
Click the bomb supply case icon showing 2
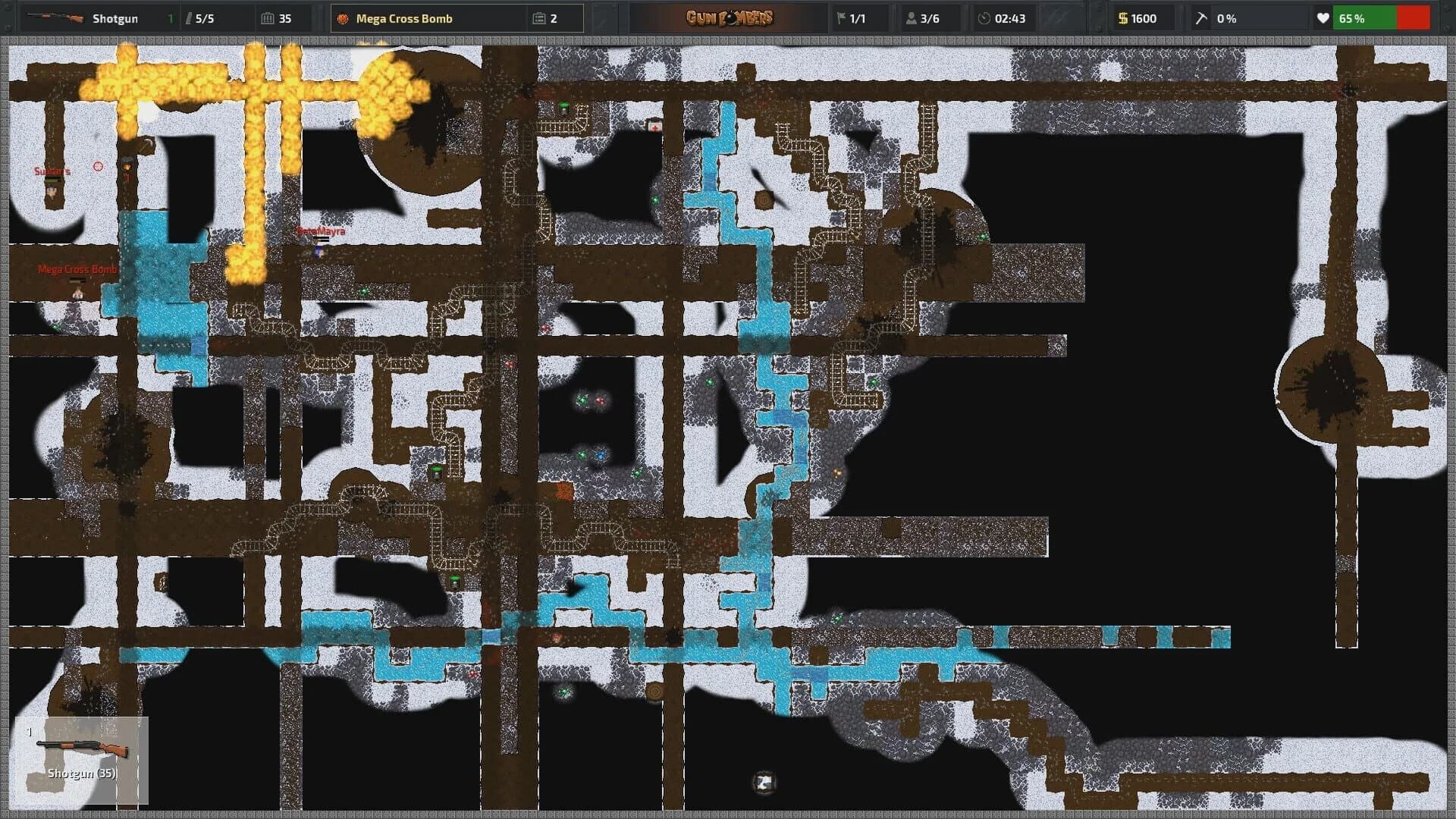click(540, 18)
